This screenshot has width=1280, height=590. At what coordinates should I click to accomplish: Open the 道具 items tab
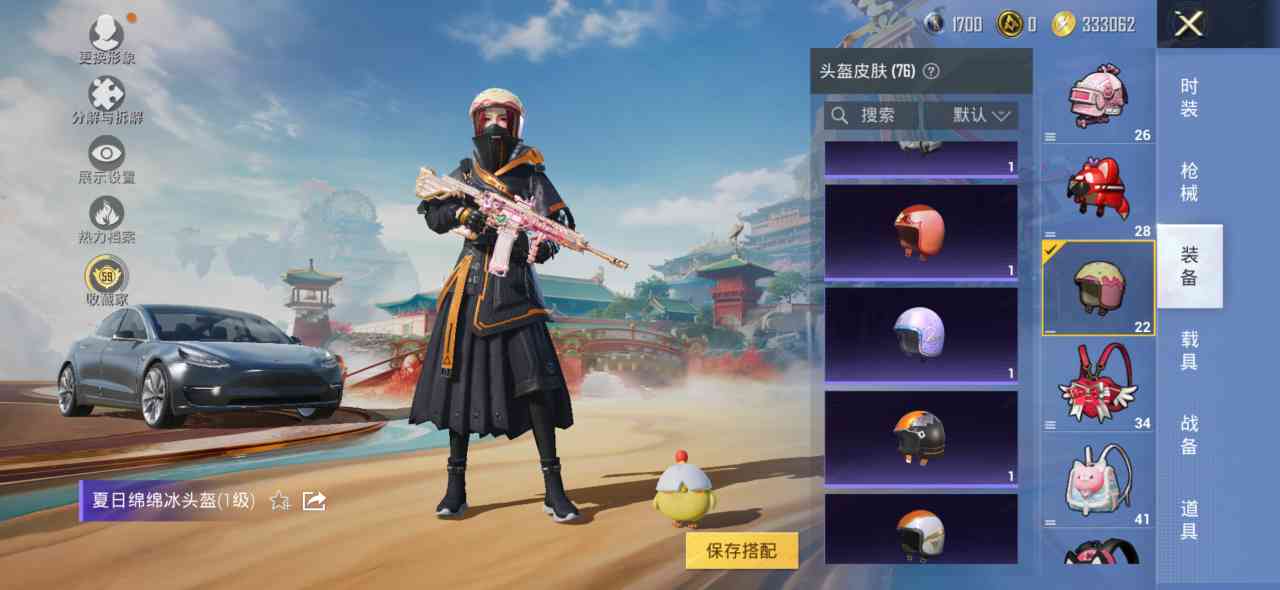click(1189, 520)
